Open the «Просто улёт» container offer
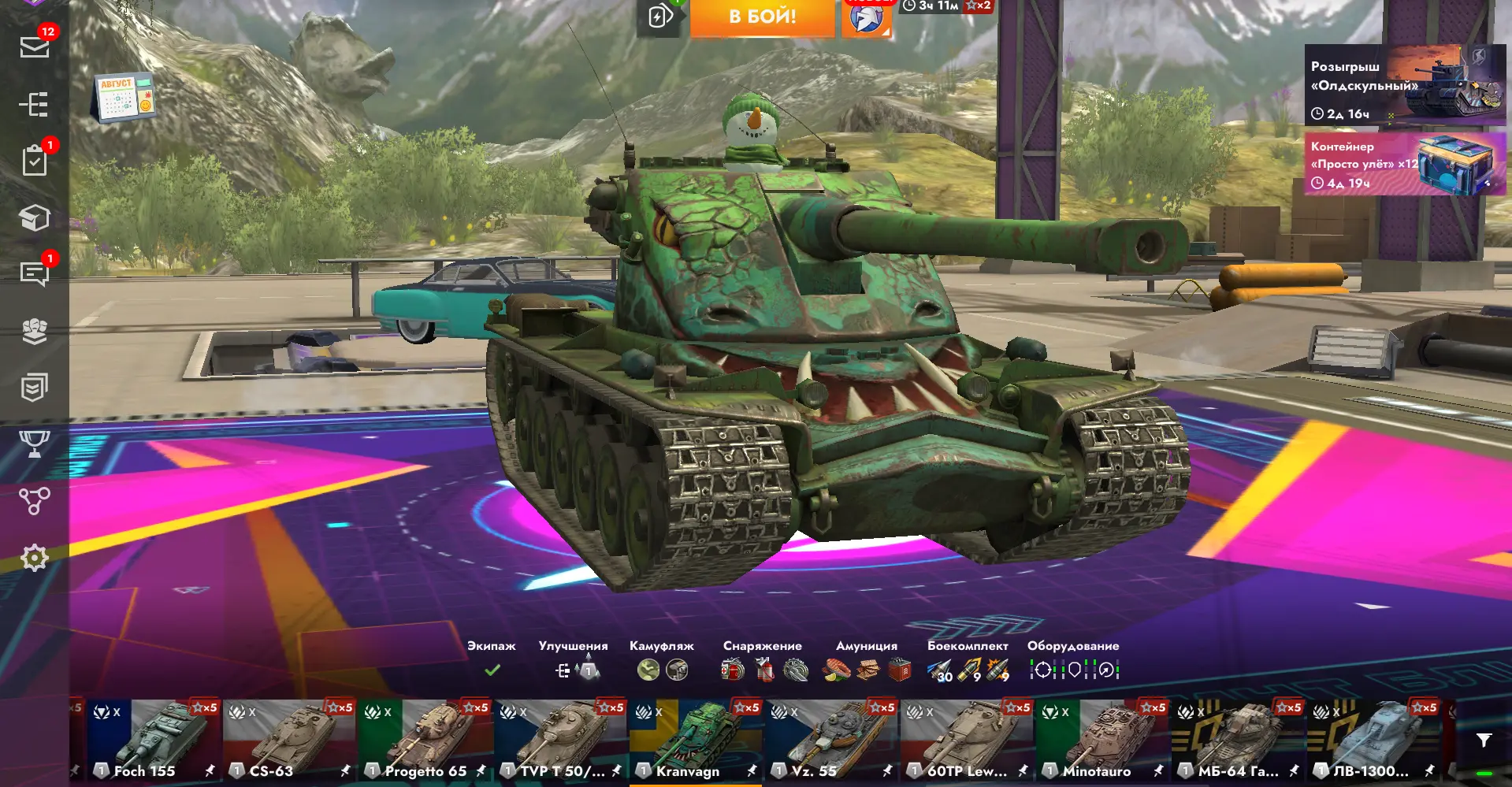Screen dimensions: 1512x787 pos(1405,164)
